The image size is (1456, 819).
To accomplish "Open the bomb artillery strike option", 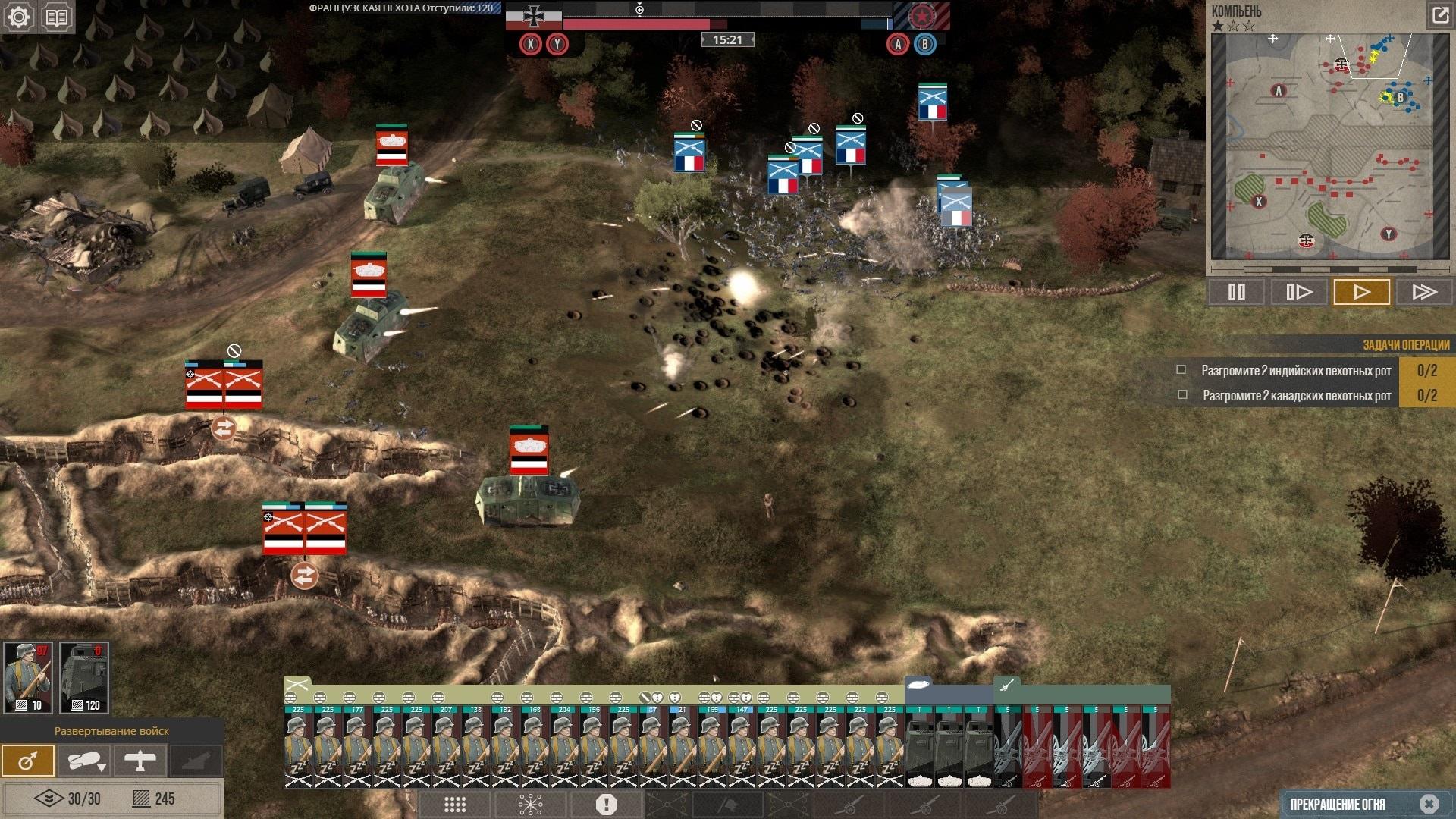I will [84, 761].
